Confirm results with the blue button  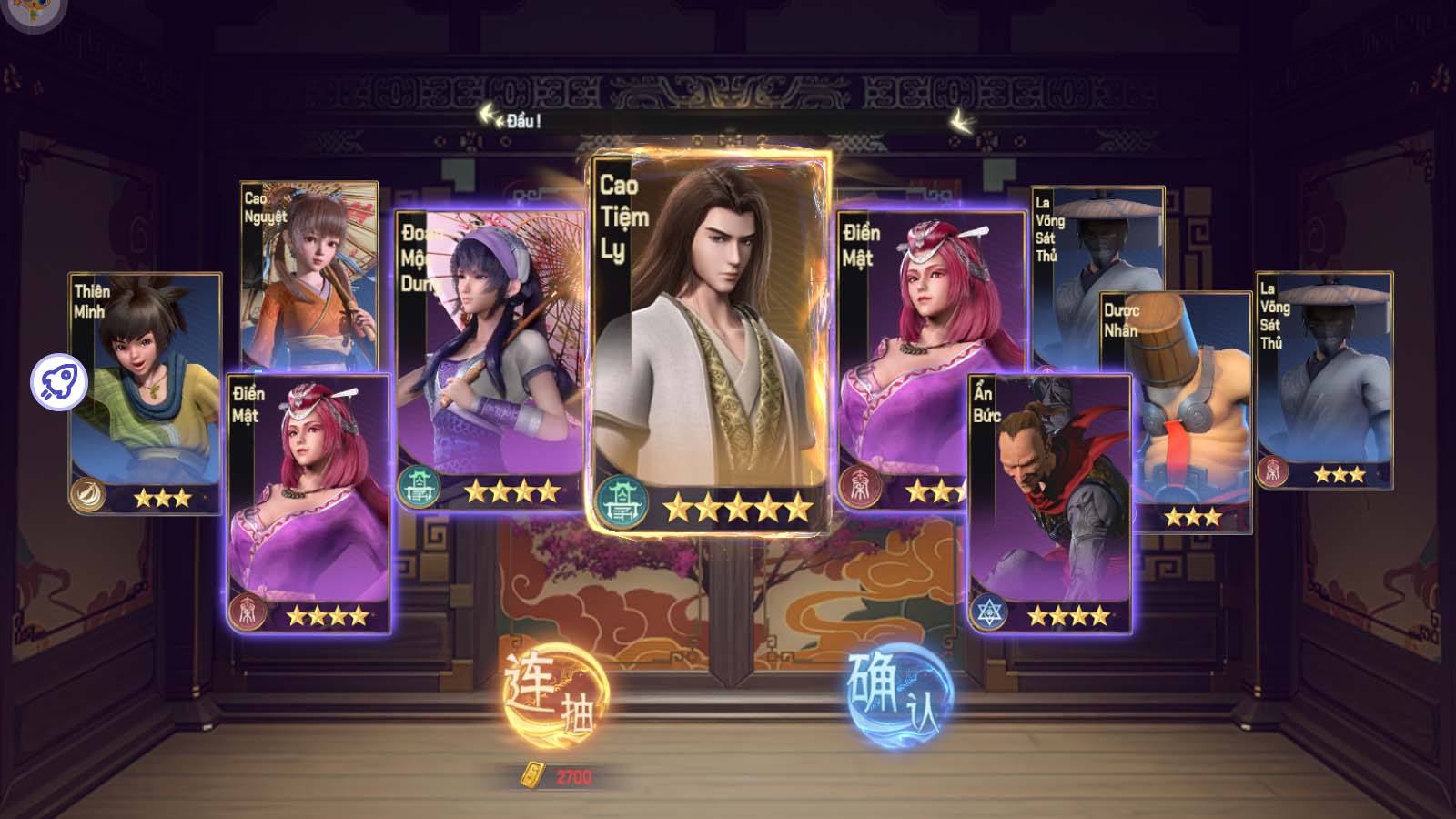pyautogui.click(x=898, y=696)
